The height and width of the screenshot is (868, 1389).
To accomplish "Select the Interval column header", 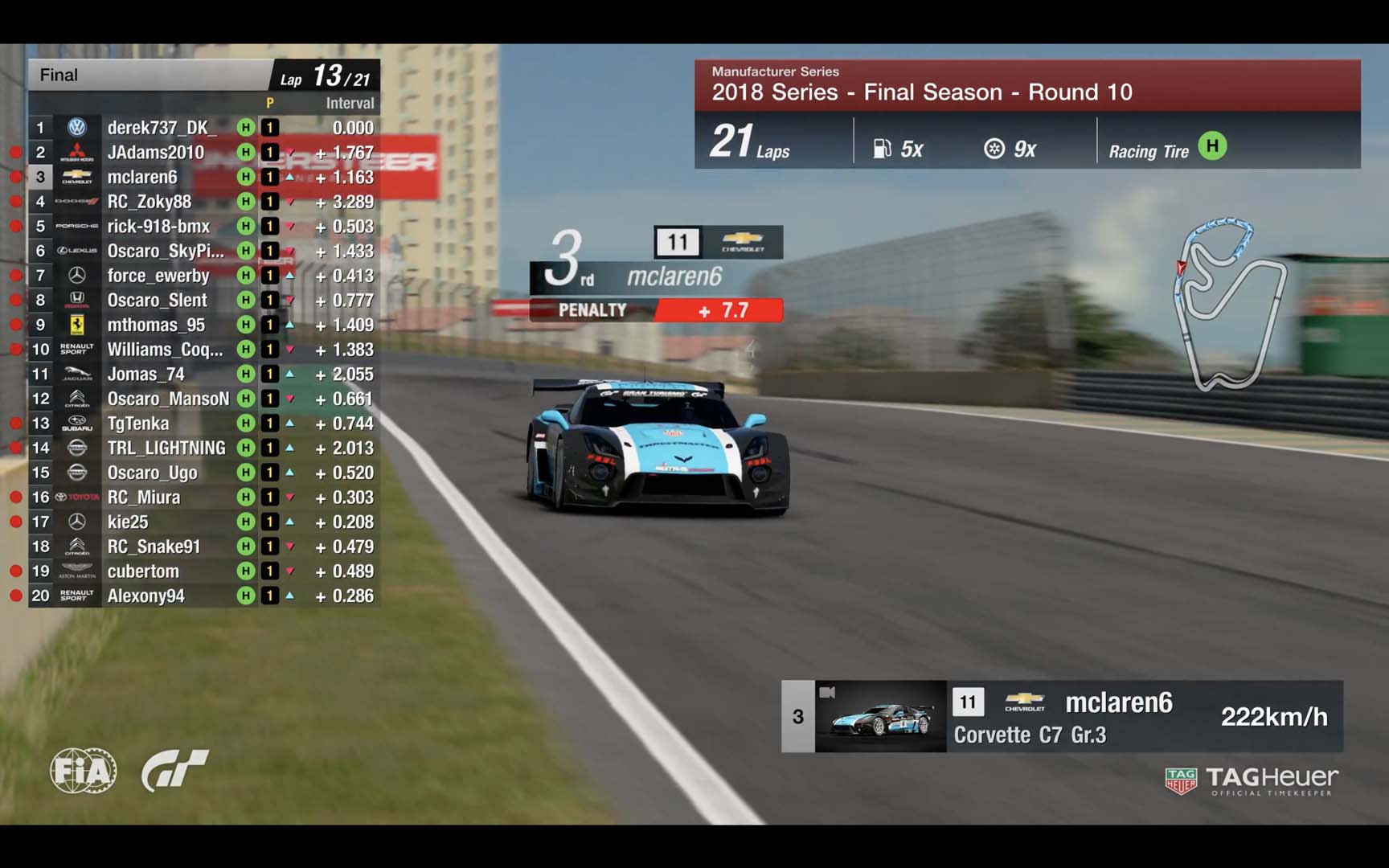I will pyautogui.click(x=350, y=104).
